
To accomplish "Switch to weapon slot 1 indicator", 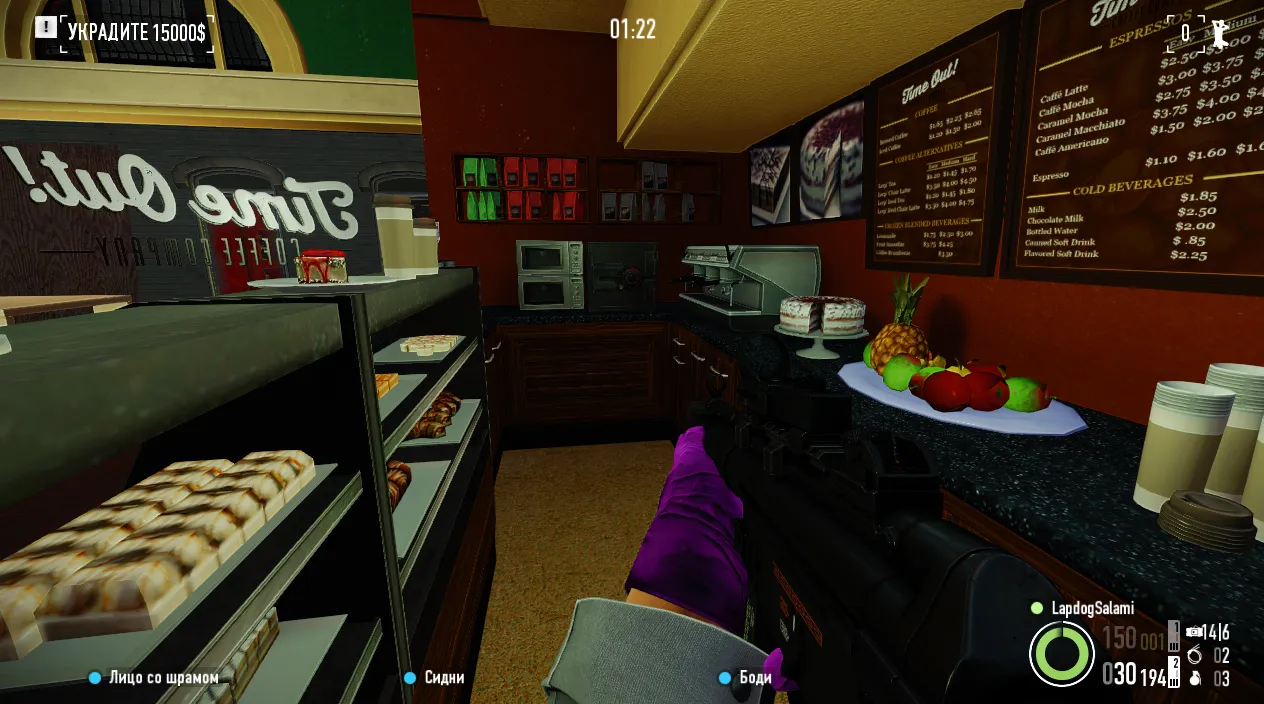I will [1175, 634].
